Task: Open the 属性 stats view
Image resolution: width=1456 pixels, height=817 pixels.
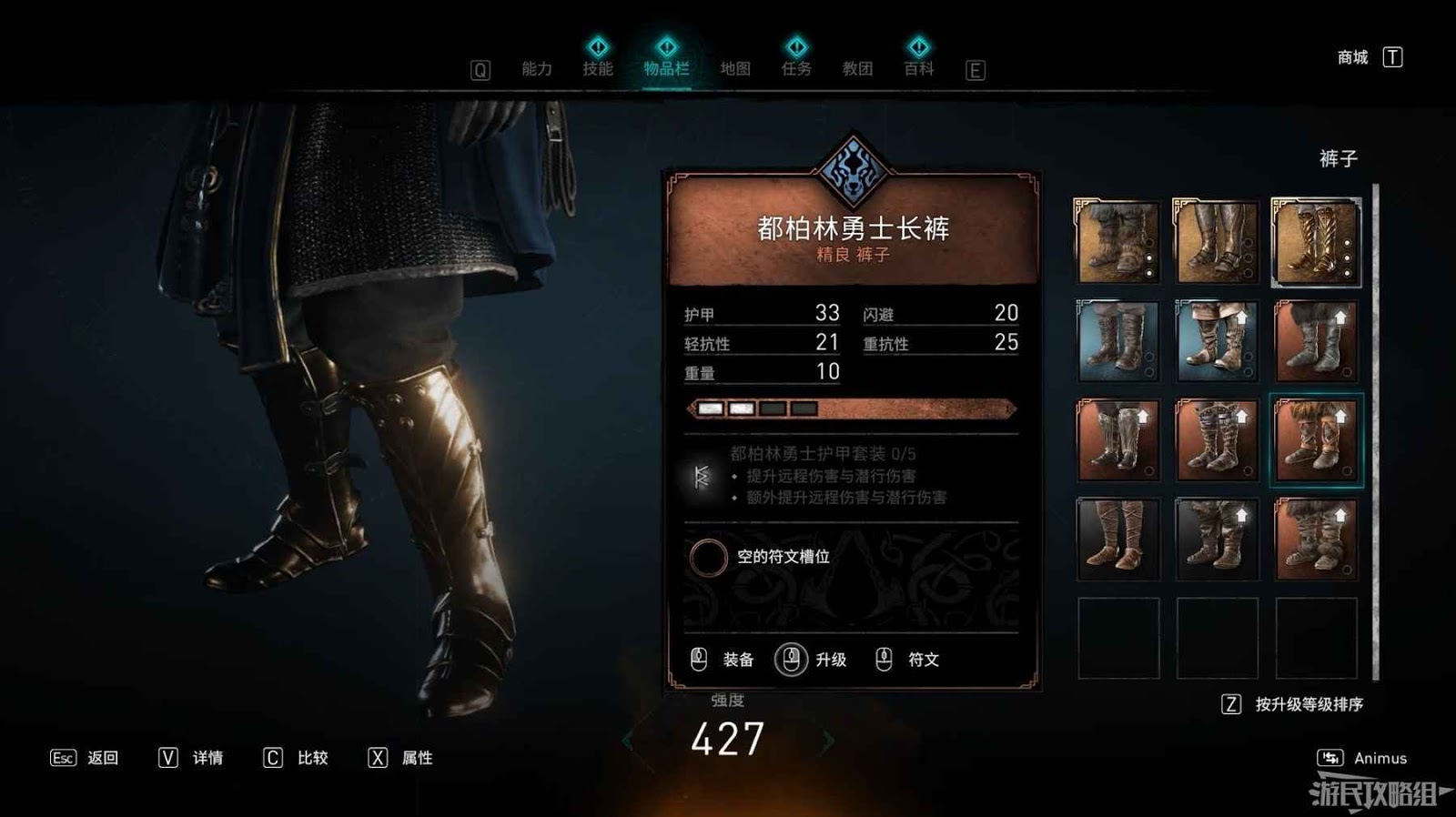Action: coord(417,758)
